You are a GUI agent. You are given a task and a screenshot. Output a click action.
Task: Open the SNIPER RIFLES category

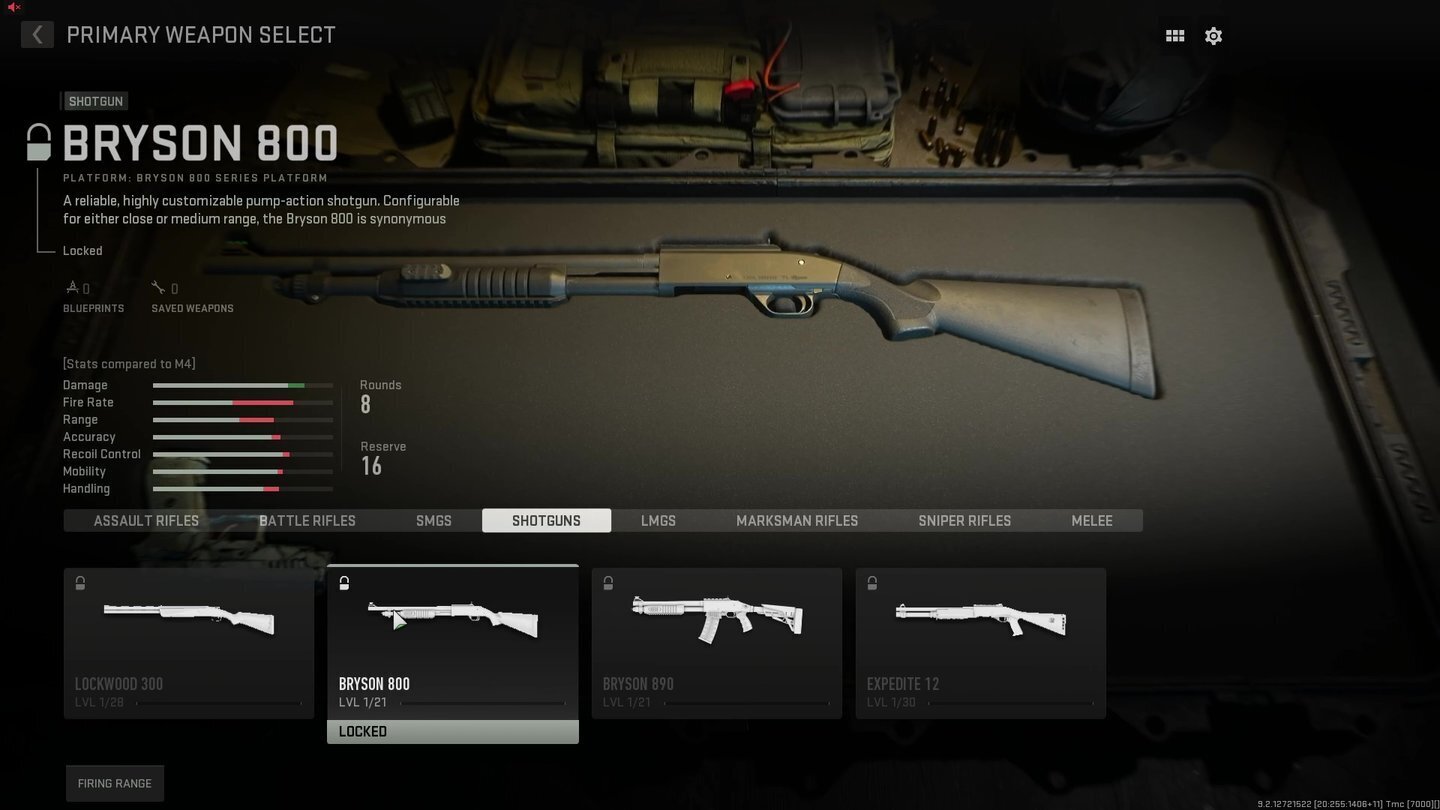point(964,520)
